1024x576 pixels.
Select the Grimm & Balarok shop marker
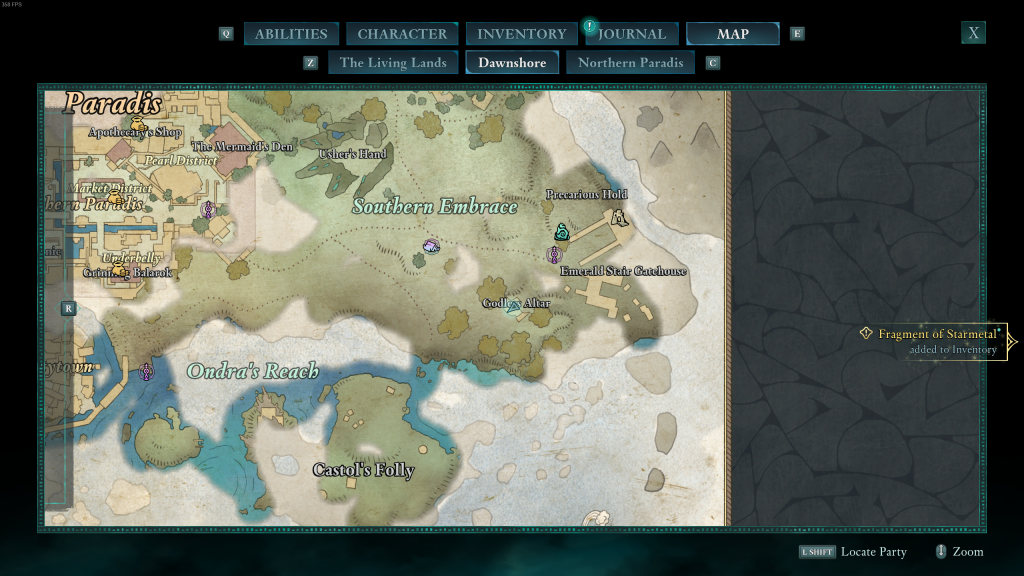(x=120, y=270)
